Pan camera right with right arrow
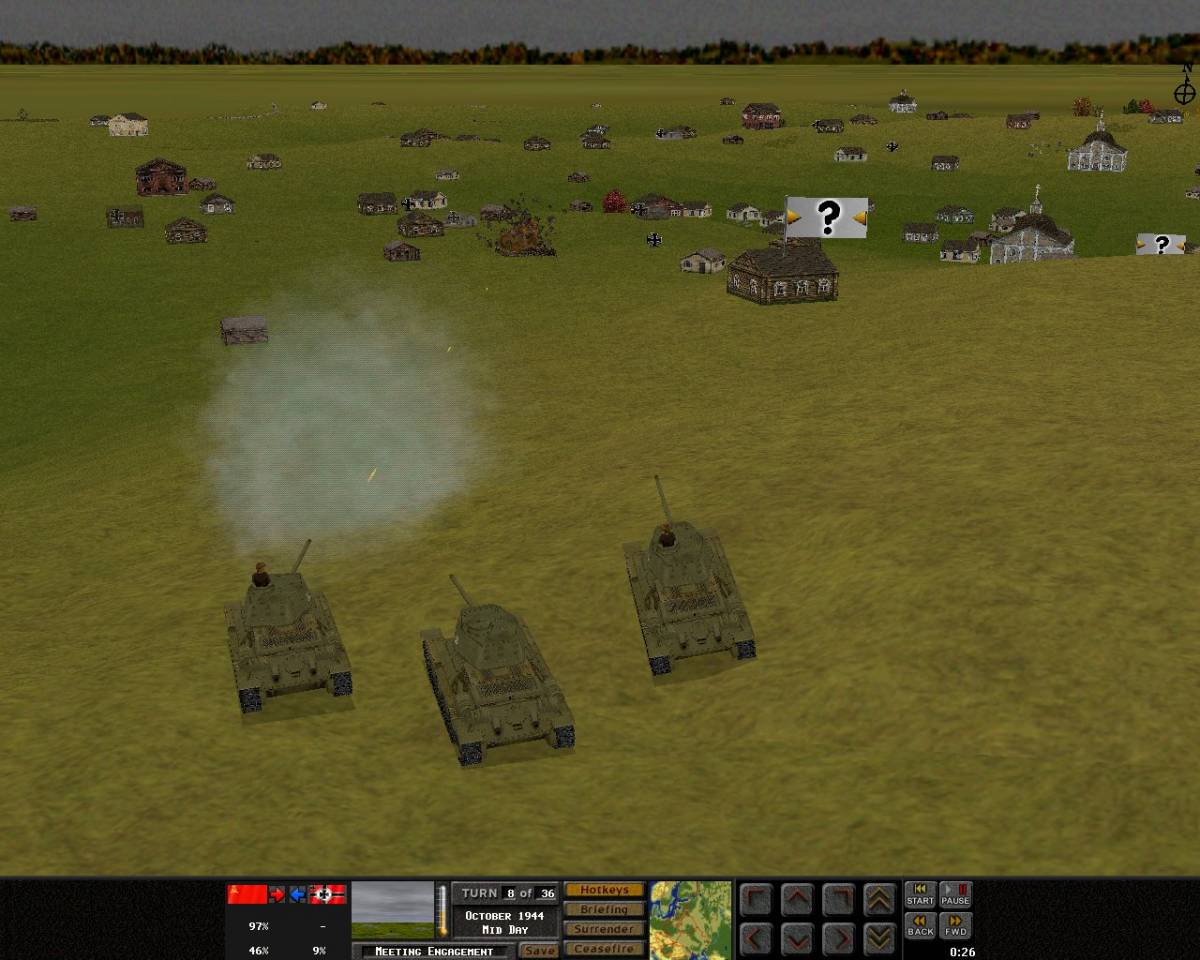 point(838,939)
